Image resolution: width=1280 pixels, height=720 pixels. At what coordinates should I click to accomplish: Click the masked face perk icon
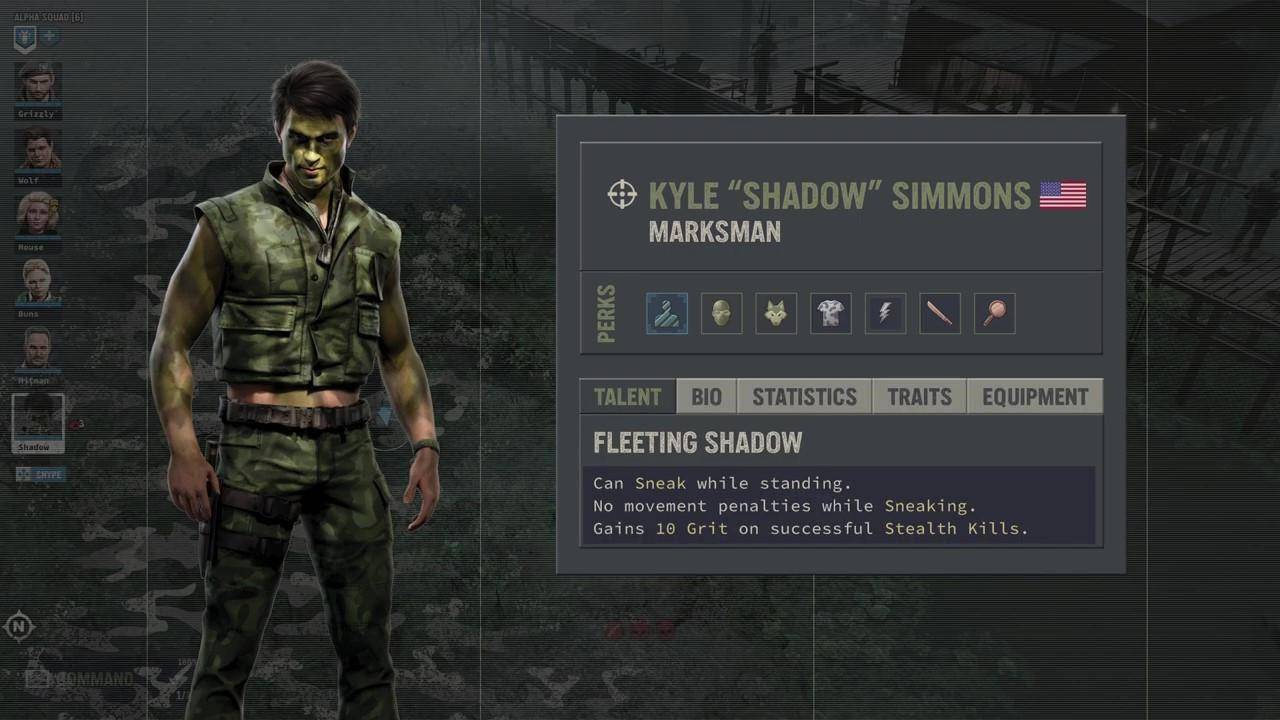721,314
